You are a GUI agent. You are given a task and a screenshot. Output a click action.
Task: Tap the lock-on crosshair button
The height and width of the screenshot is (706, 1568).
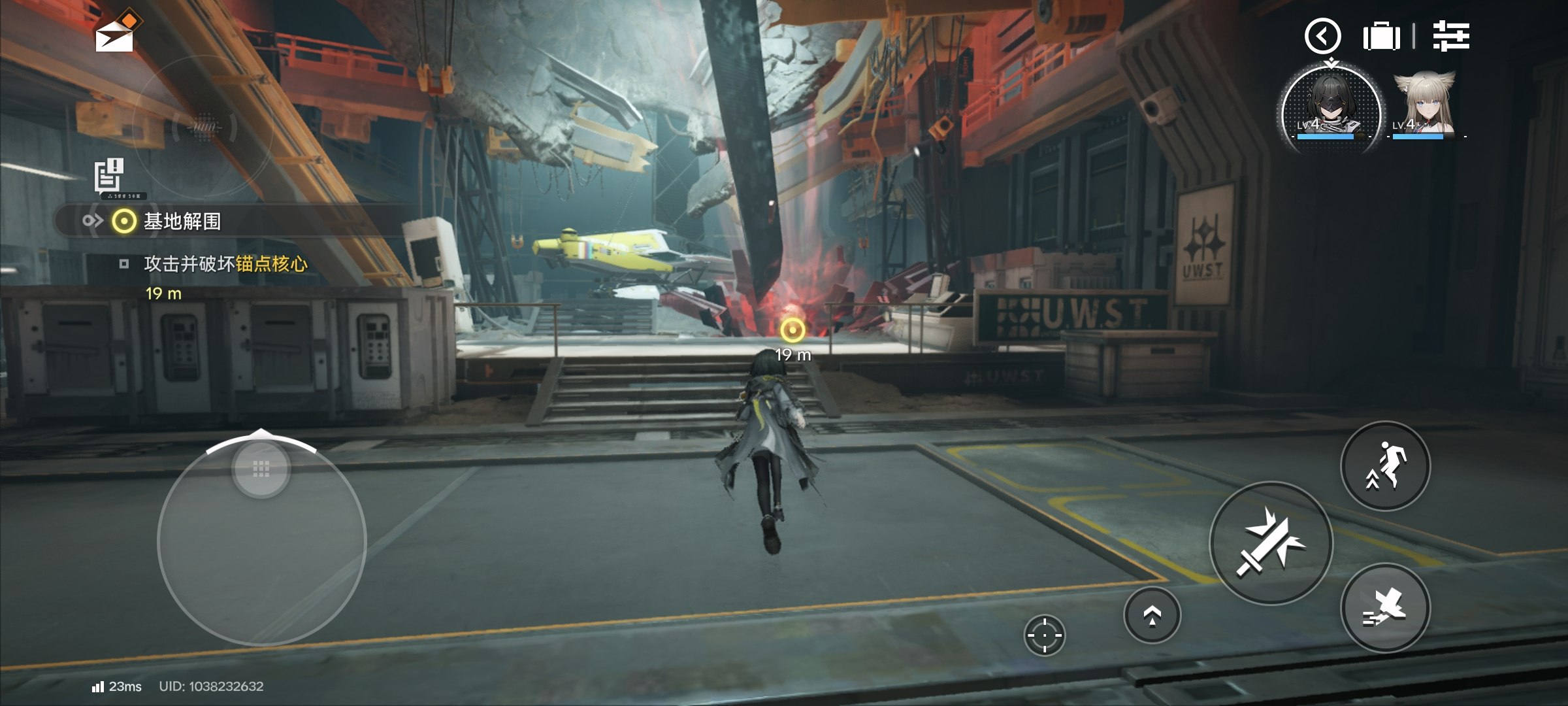(x=1044, y=635)
